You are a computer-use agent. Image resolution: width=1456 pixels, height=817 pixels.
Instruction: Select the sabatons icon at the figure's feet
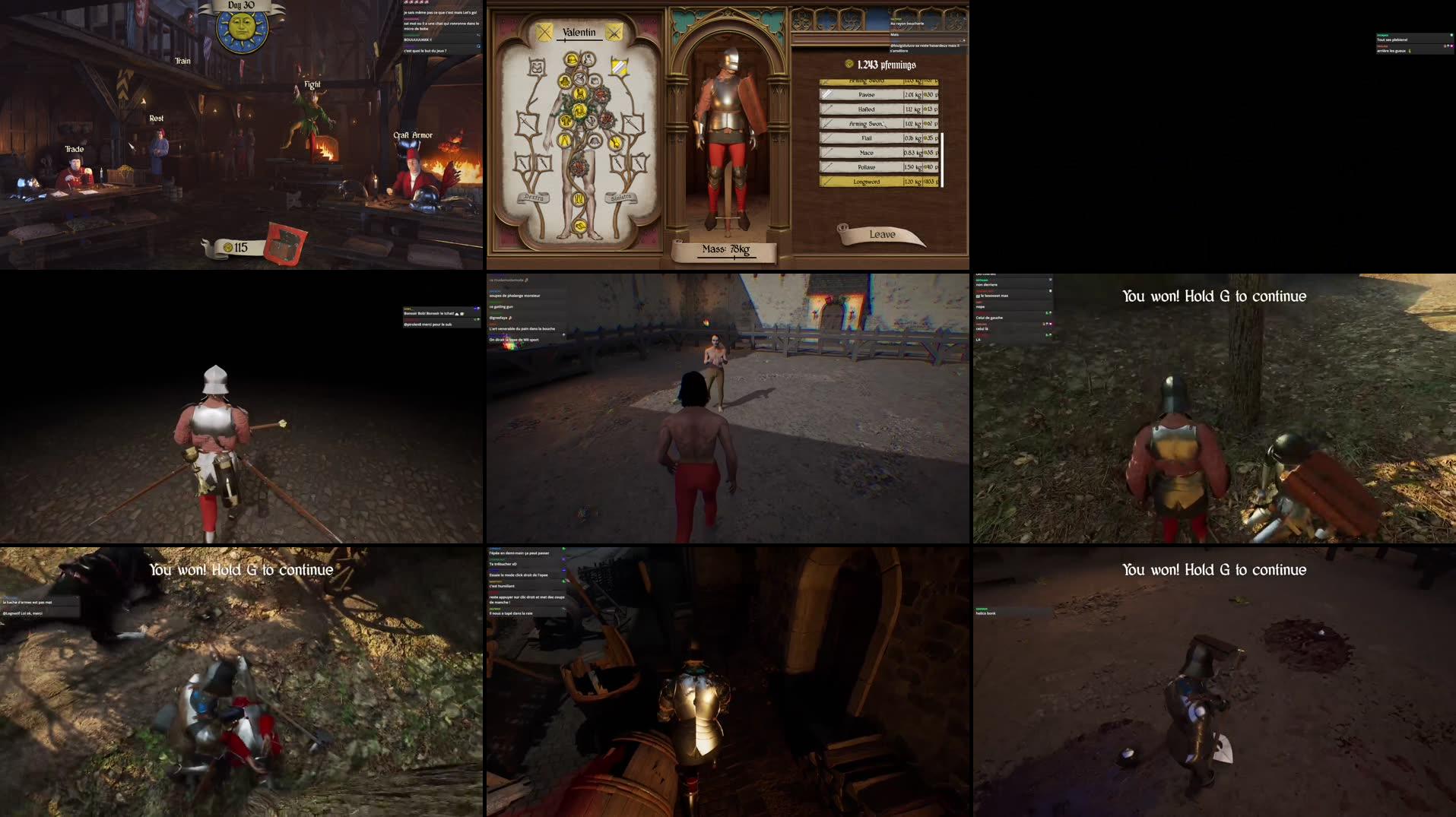(x=578, y=225)
